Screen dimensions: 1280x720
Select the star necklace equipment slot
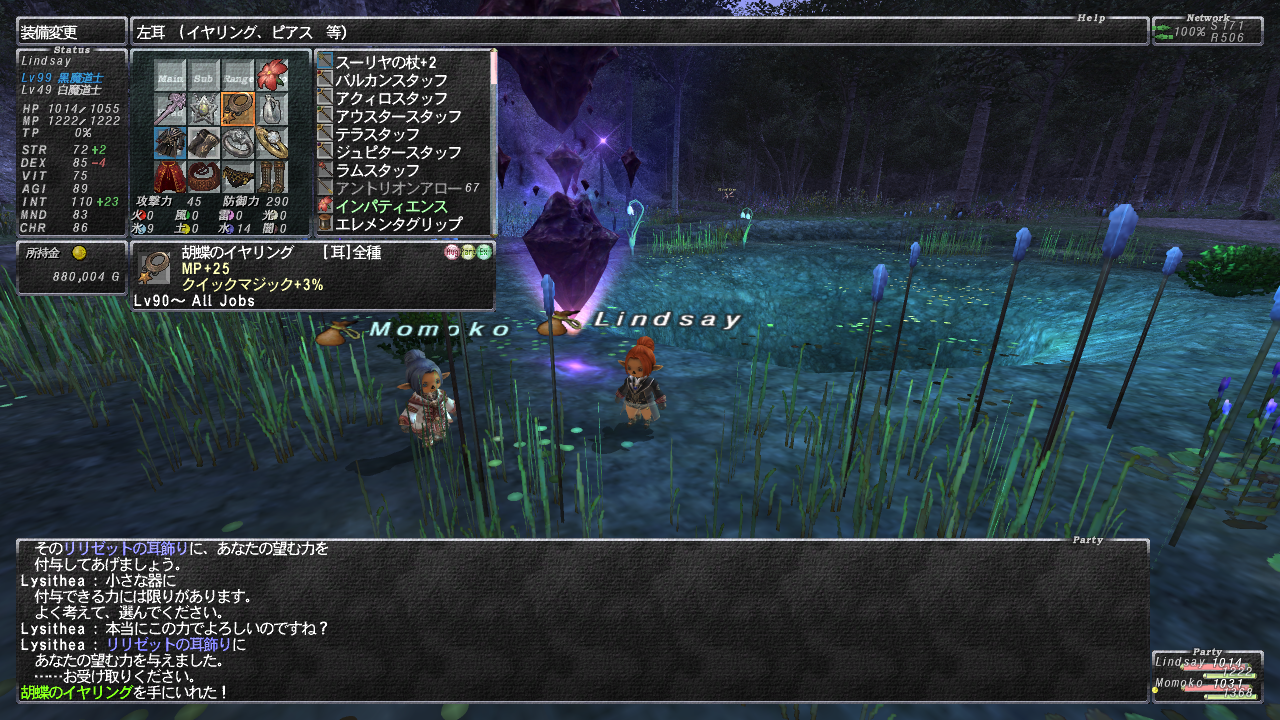coord(204,108)
